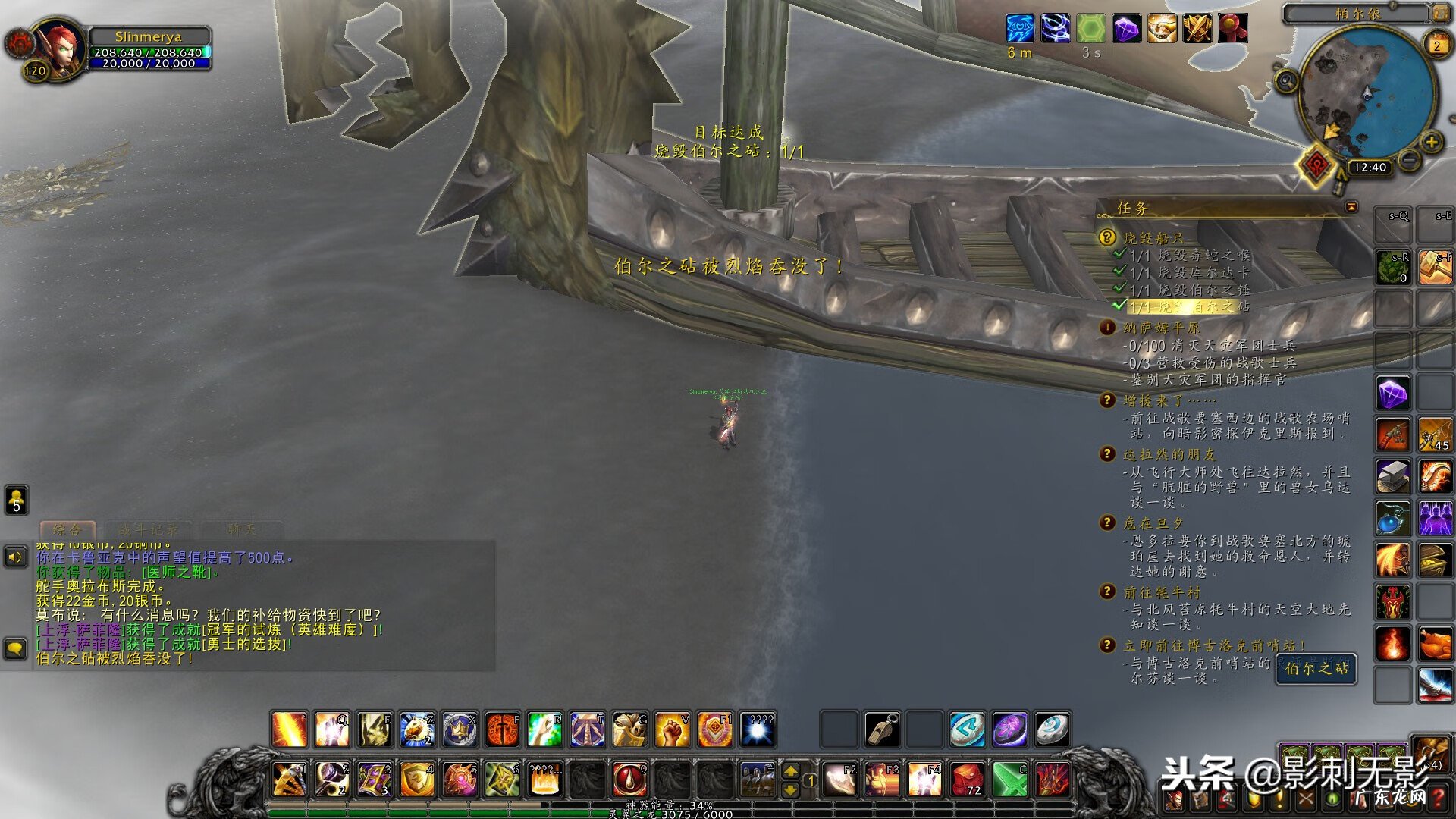Toggle the chat voice speaker button
The width and height of the screenshot is (1456, 819).
coord(15,557)
